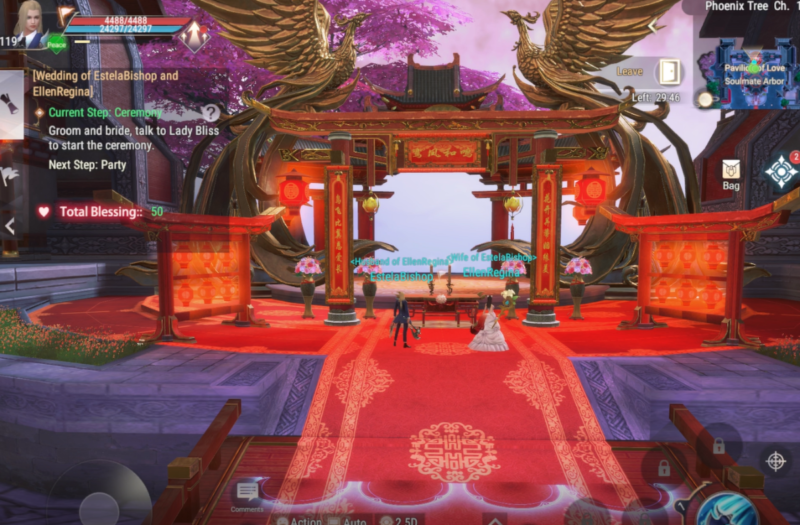This screenshot has width=800, height=525.
Task: Open the Comments chat bubble
Action: pos(247,492)
